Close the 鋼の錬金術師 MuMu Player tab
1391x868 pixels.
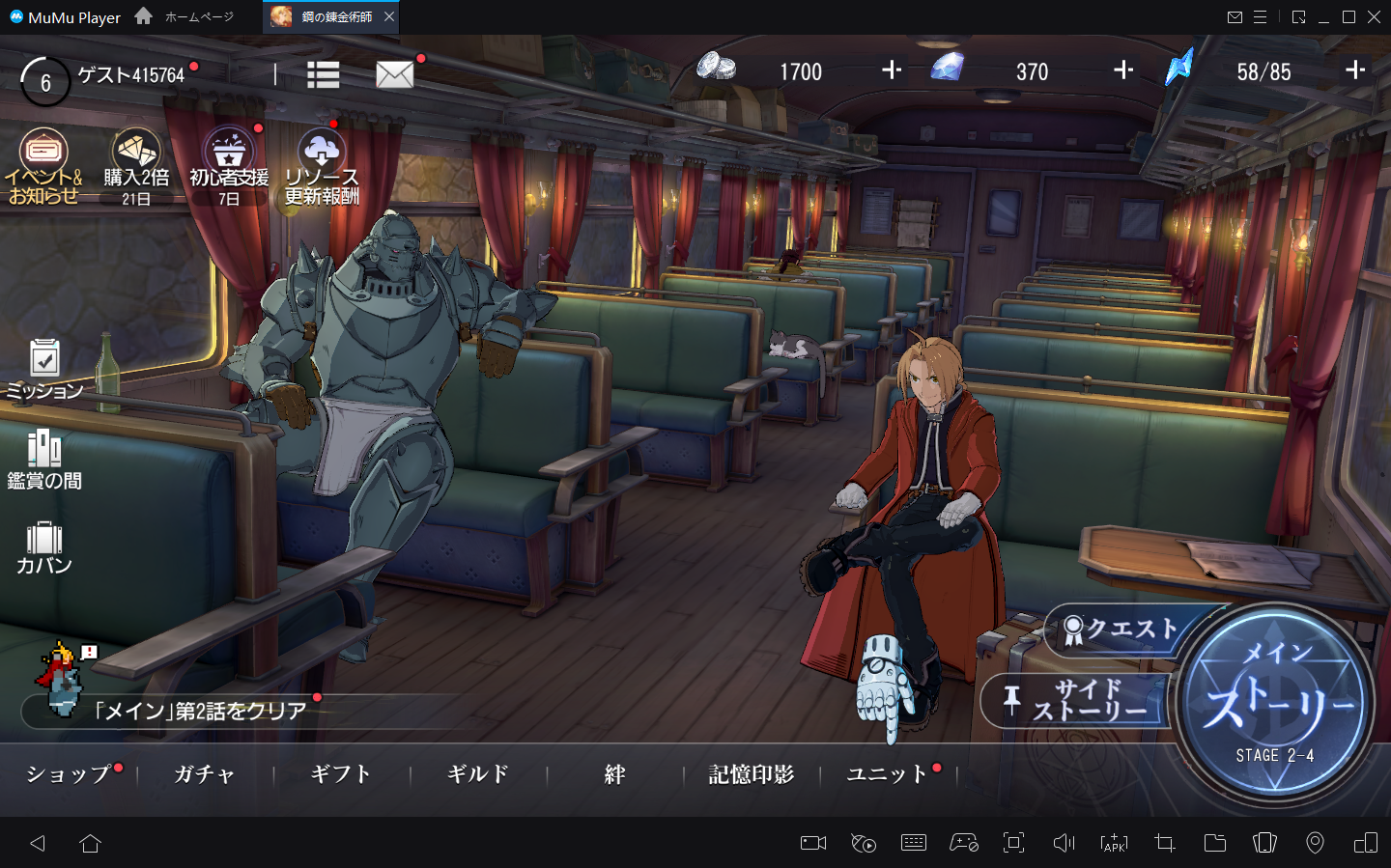point(389,17)
